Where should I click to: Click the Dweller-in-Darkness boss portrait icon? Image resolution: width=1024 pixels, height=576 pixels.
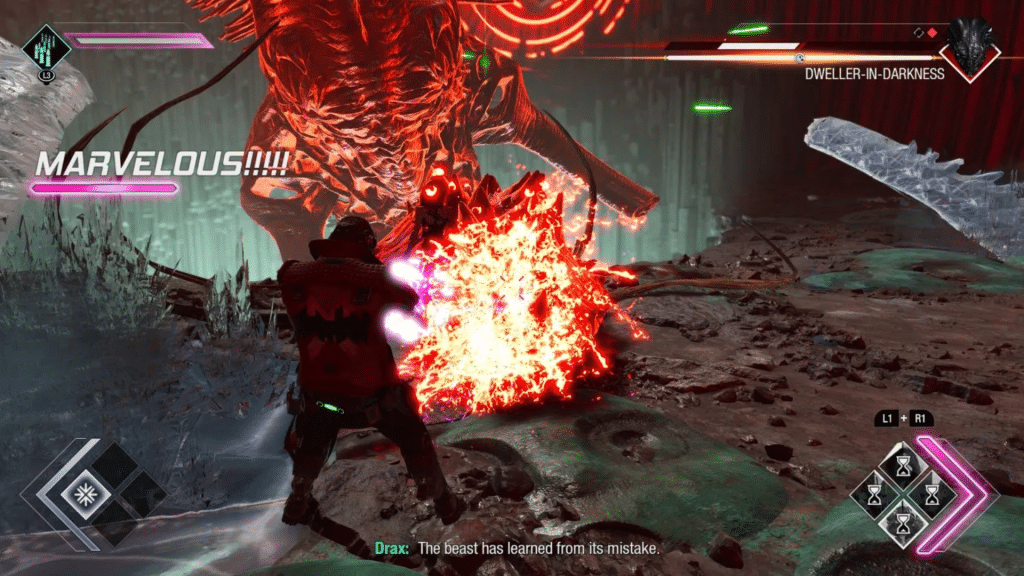pos(970,46)
